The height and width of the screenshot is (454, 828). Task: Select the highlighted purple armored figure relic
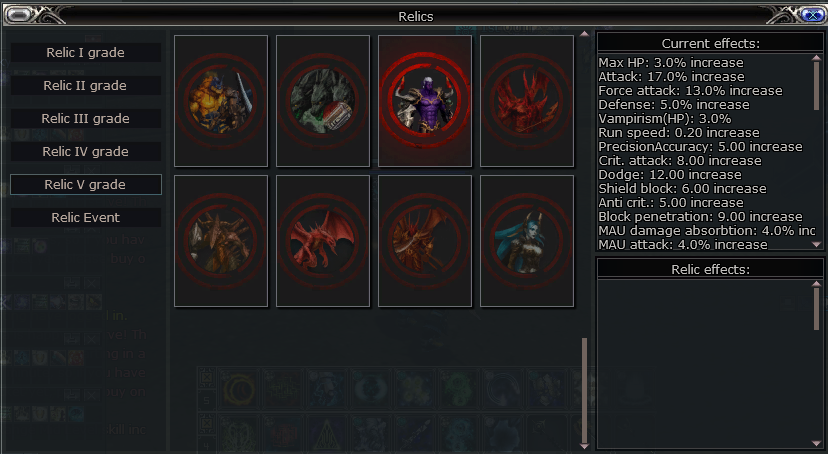[x=425, y=101]
